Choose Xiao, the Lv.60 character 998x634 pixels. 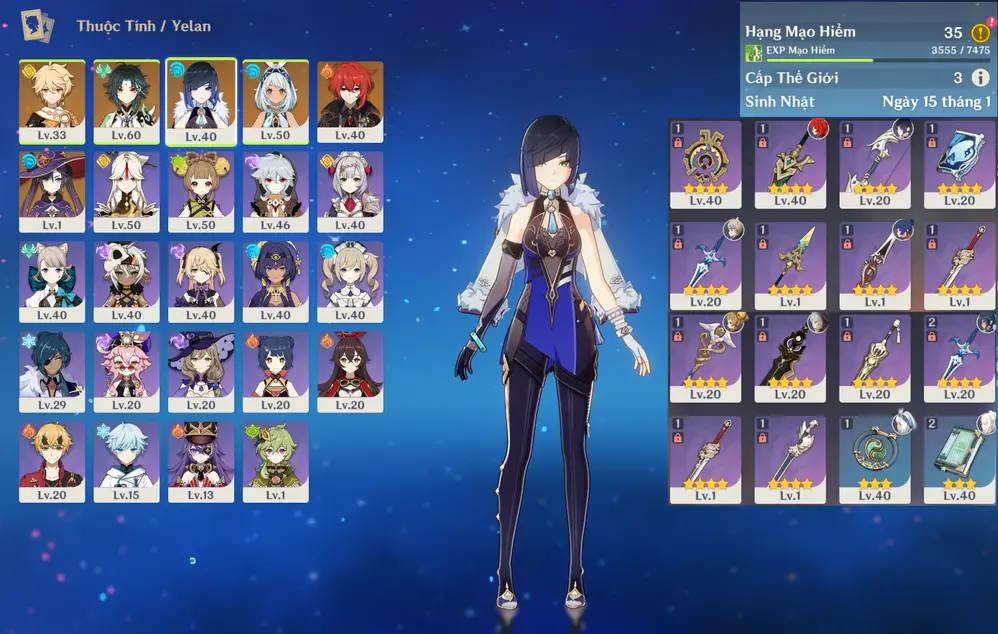[127, 102]
